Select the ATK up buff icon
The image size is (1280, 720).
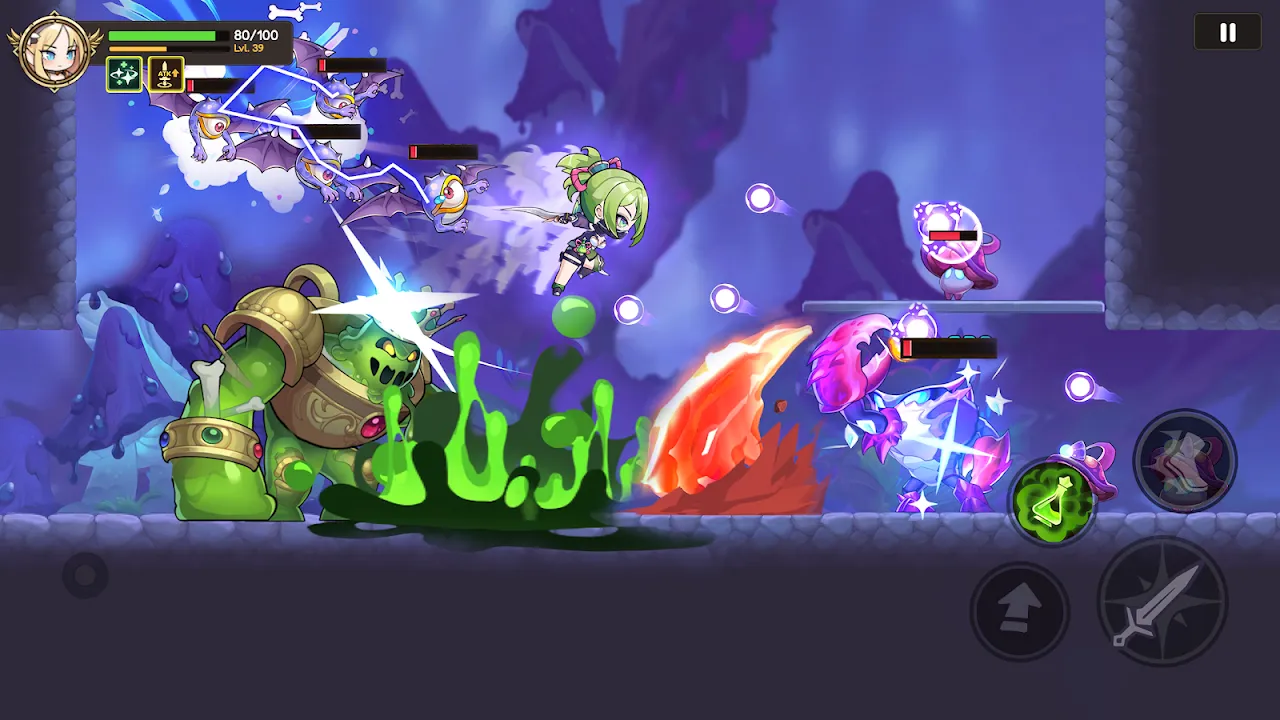pos(166,75)
